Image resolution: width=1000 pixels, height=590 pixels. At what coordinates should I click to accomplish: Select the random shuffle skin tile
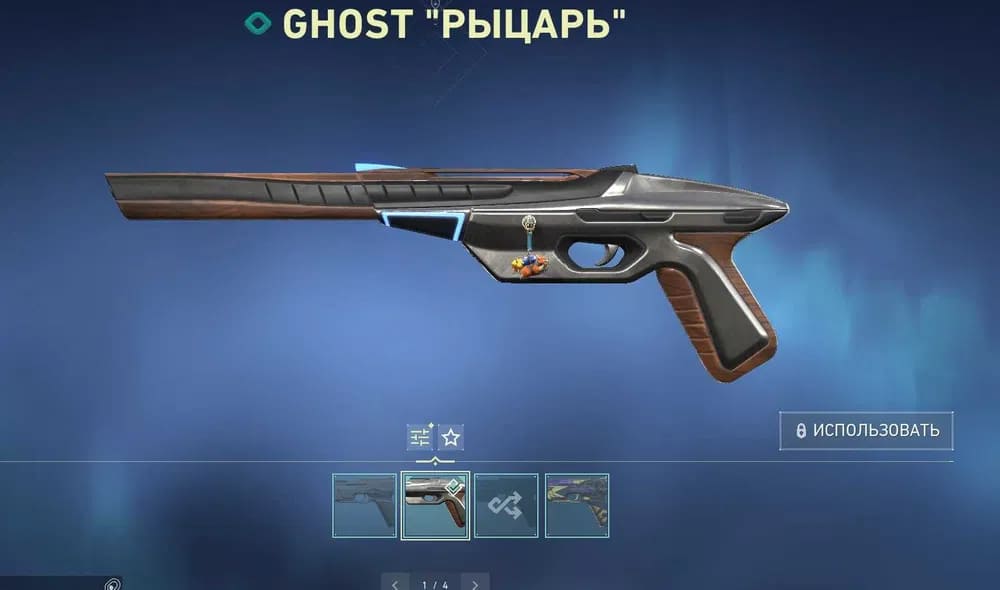[x=506, y=506]
